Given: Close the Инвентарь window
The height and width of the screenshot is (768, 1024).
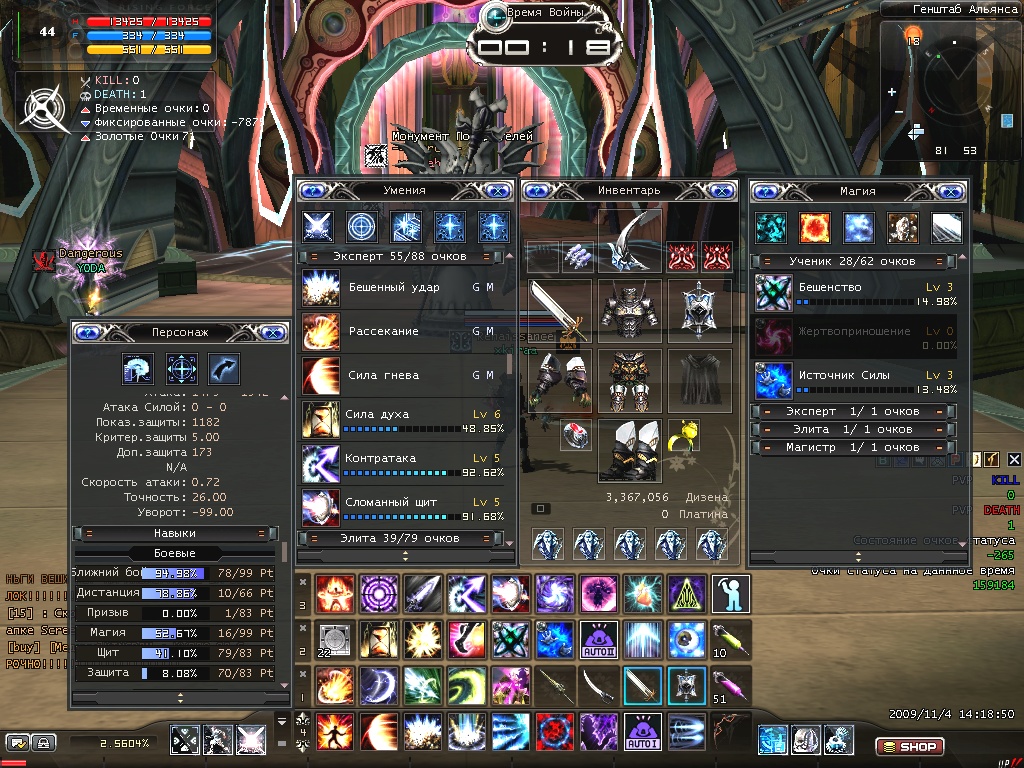Looking at the screenshot, I should pos(725,190).
